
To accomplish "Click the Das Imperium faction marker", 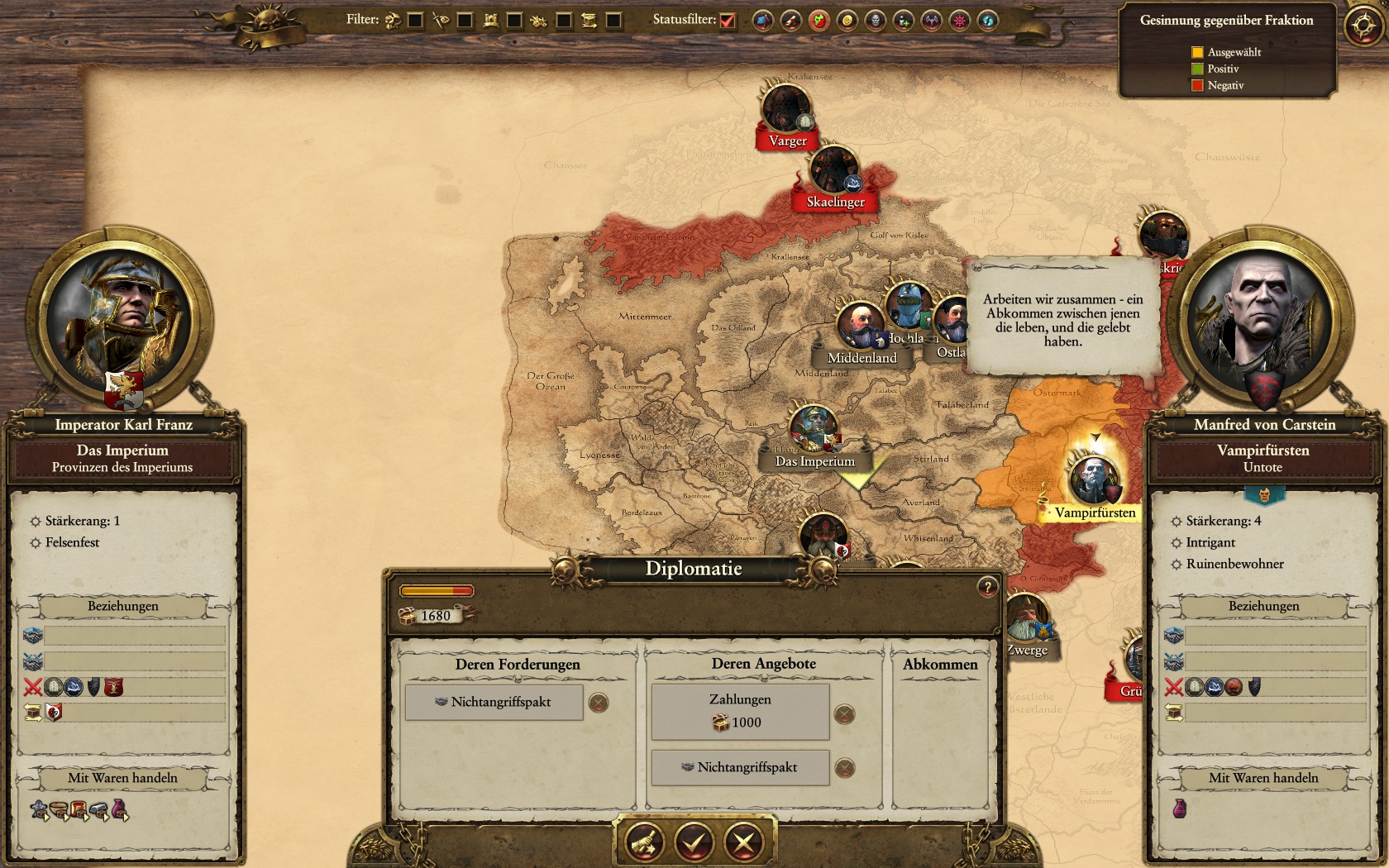I will [x=814, y=429].
